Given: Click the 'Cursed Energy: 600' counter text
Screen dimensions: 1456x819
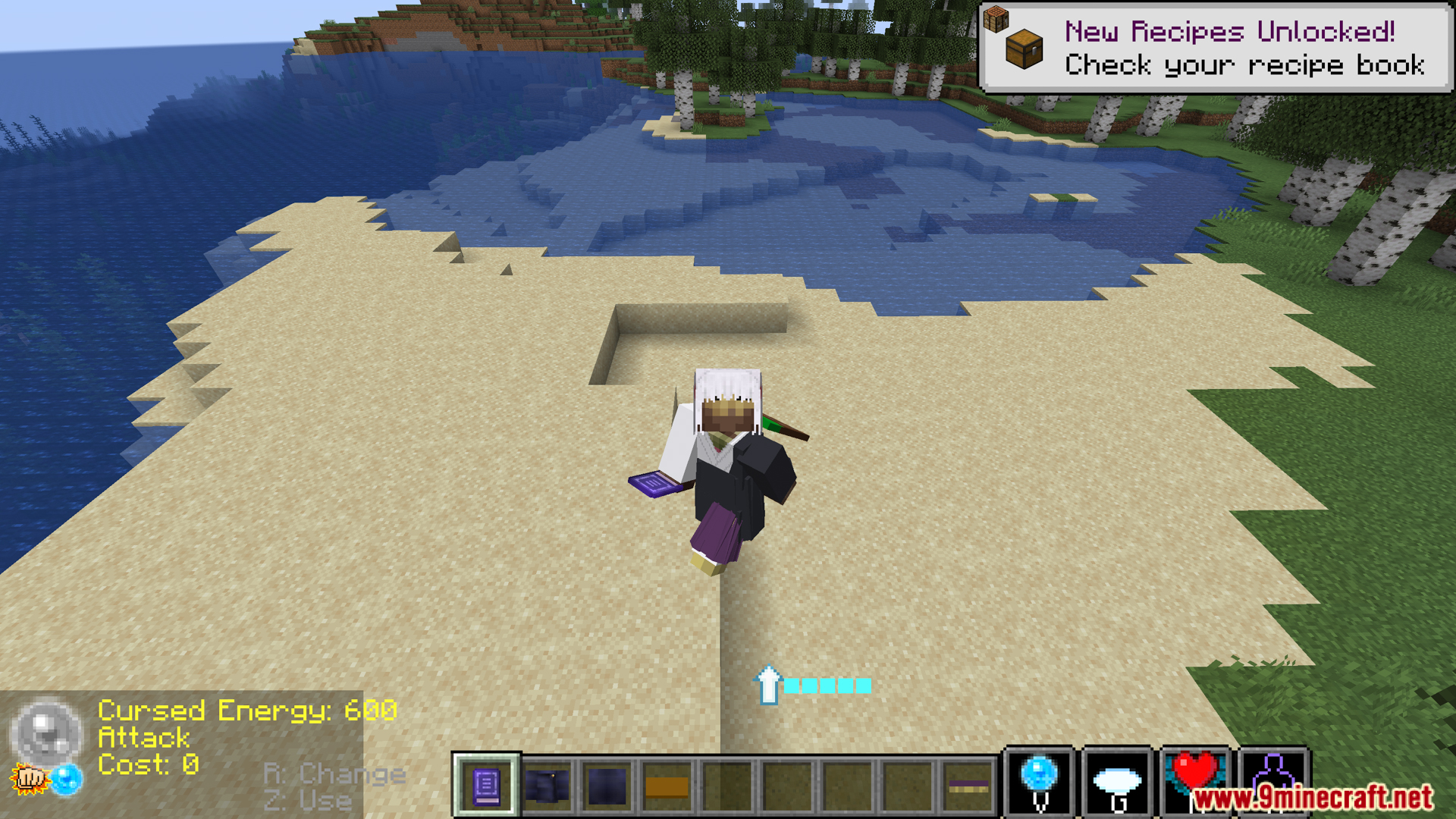Looking at the screenshot, I should [x=248, y=711].
